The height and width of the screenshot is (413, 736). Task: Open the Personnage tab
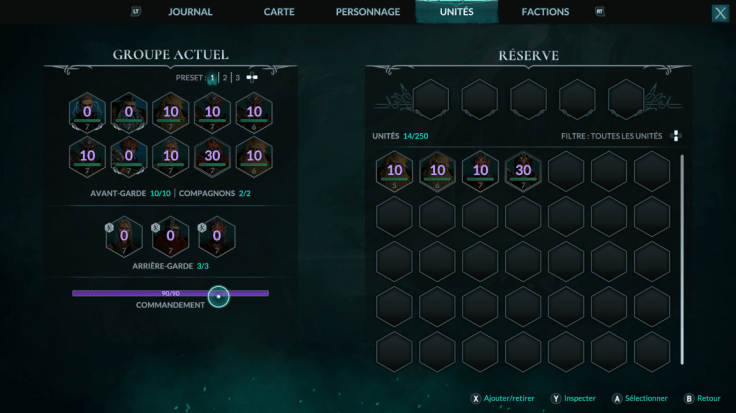[x=366, y=12]
